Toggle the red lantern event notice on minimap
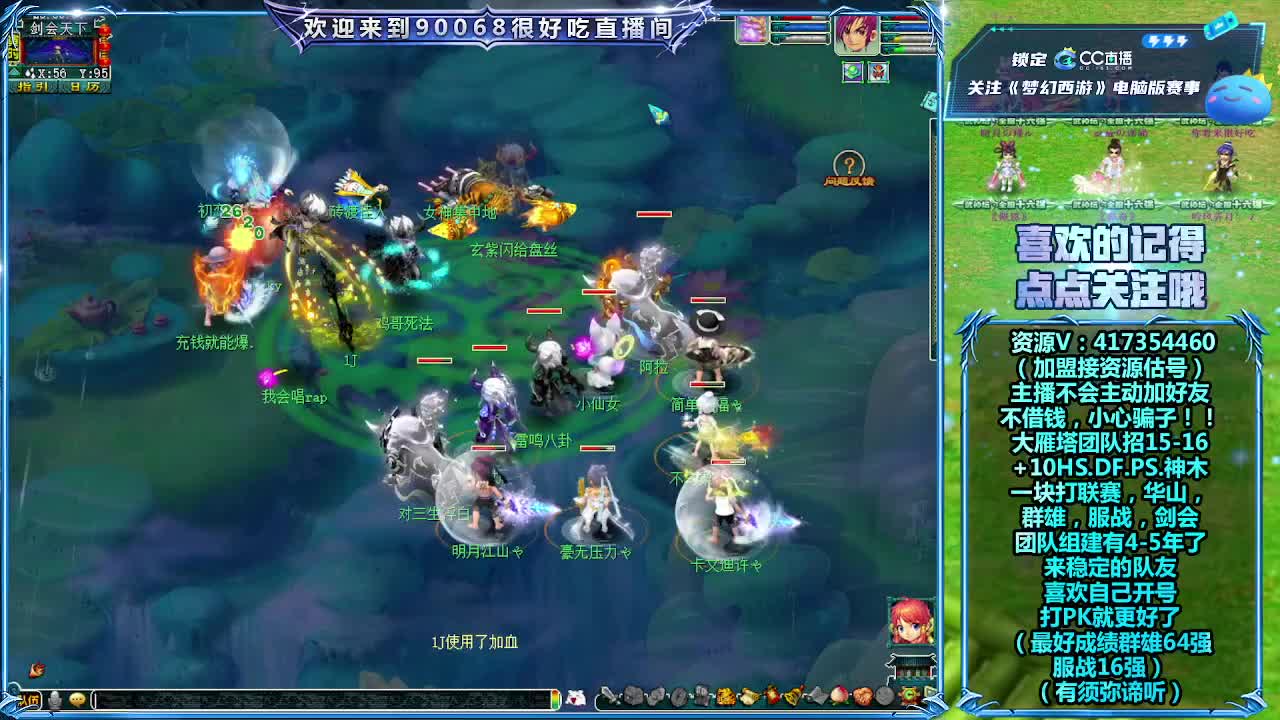Image resolution: width=1280 pixels, height=720 pixels. 104,45
